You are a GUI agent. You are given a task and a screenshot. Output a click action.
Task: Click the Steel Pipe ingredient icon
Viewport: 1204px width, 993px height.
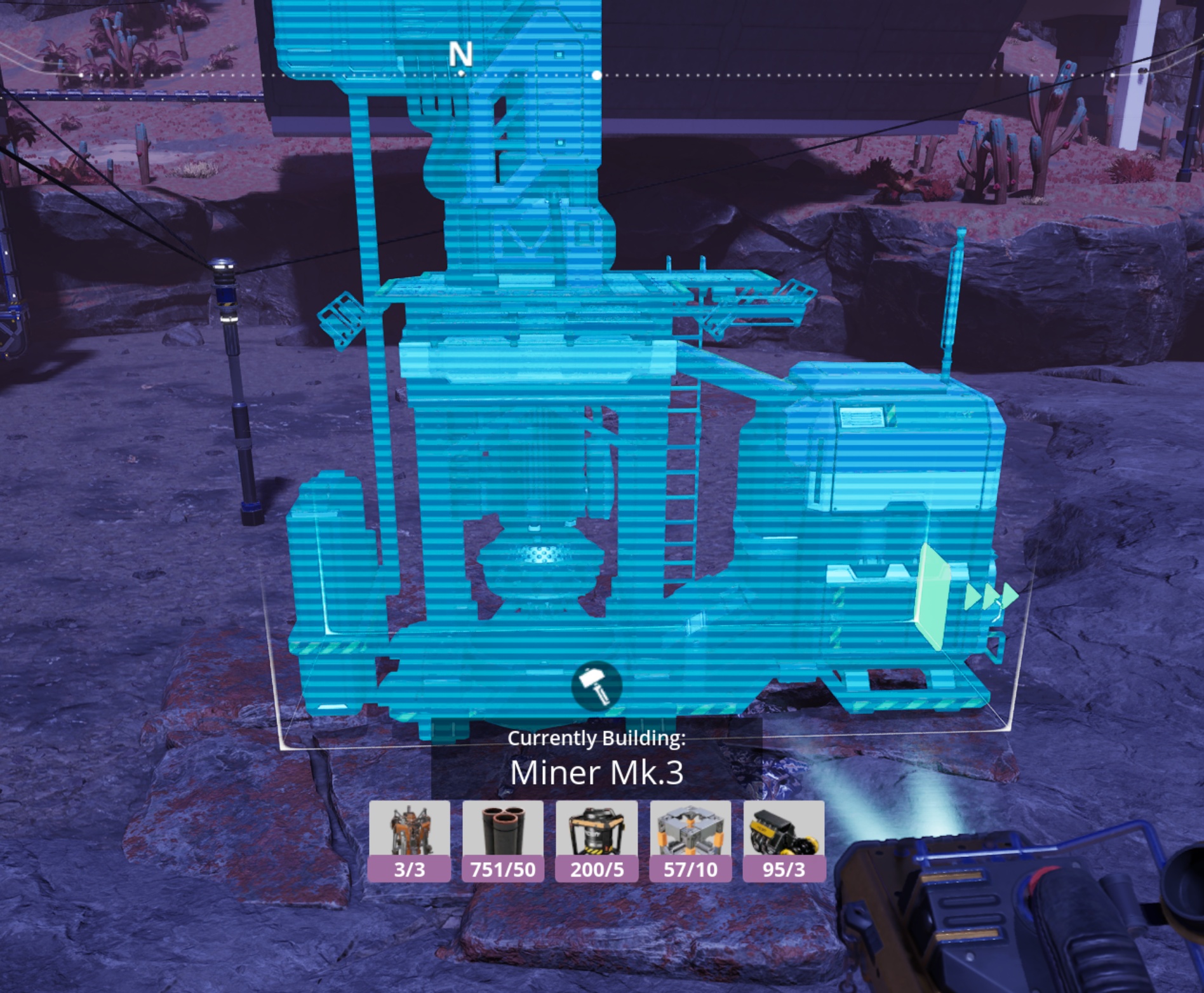[x=503, y=840]
